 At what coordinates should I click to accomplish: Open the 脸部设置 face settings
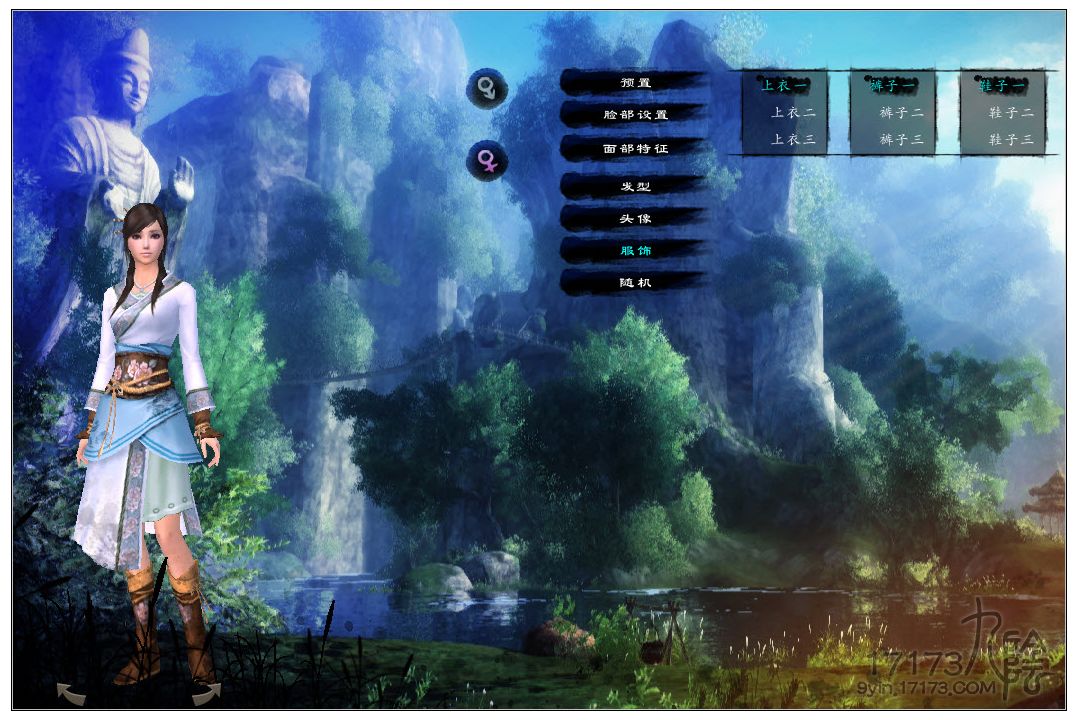pyautogui.click(x=634, y=115)
